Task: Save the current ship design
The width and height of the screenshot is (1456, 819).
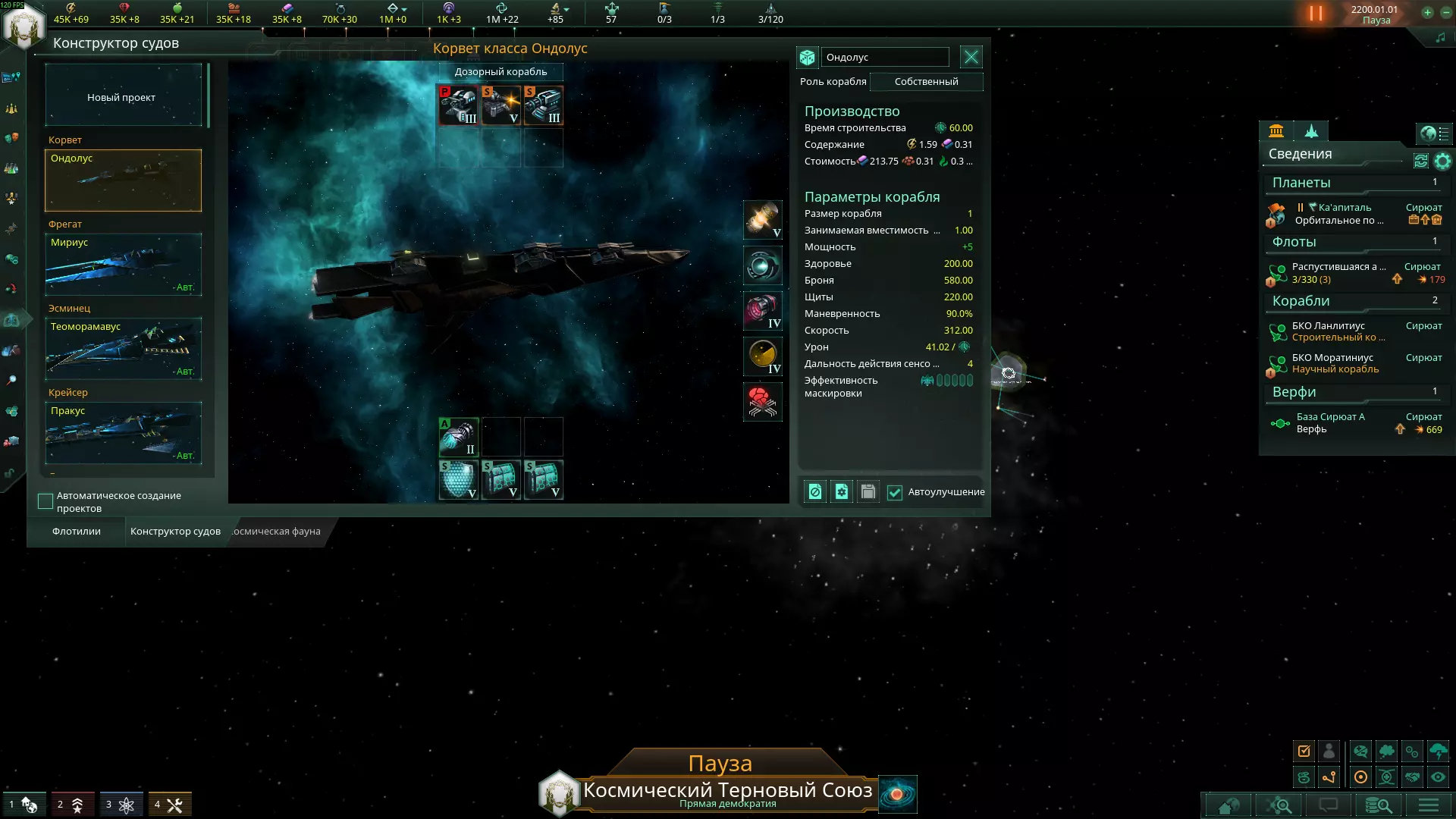Action: point(868,492)
